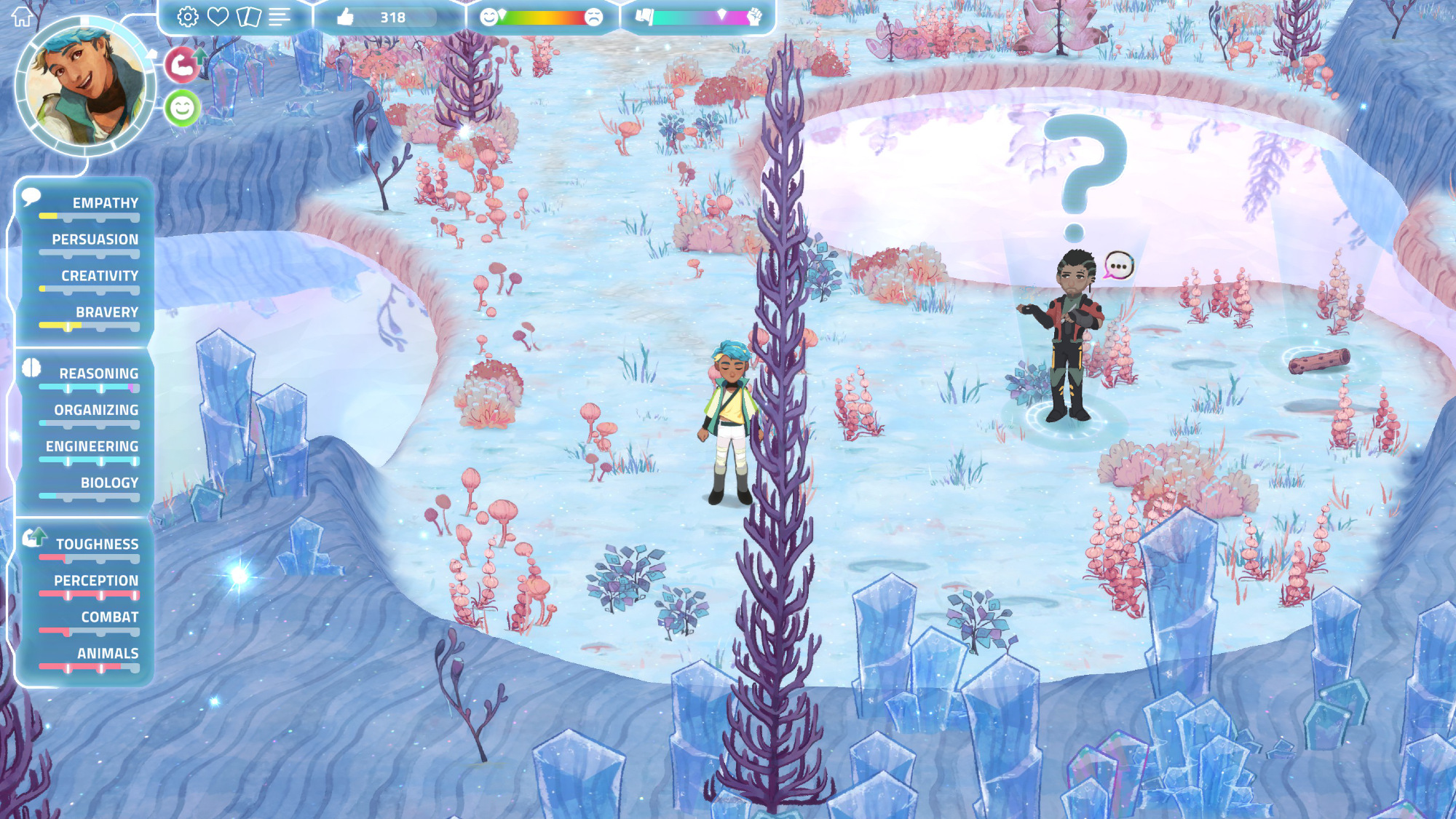This screenshot has height=819, width=1456.
Task: Select the Toughness skill row
Action: (88, 548)
